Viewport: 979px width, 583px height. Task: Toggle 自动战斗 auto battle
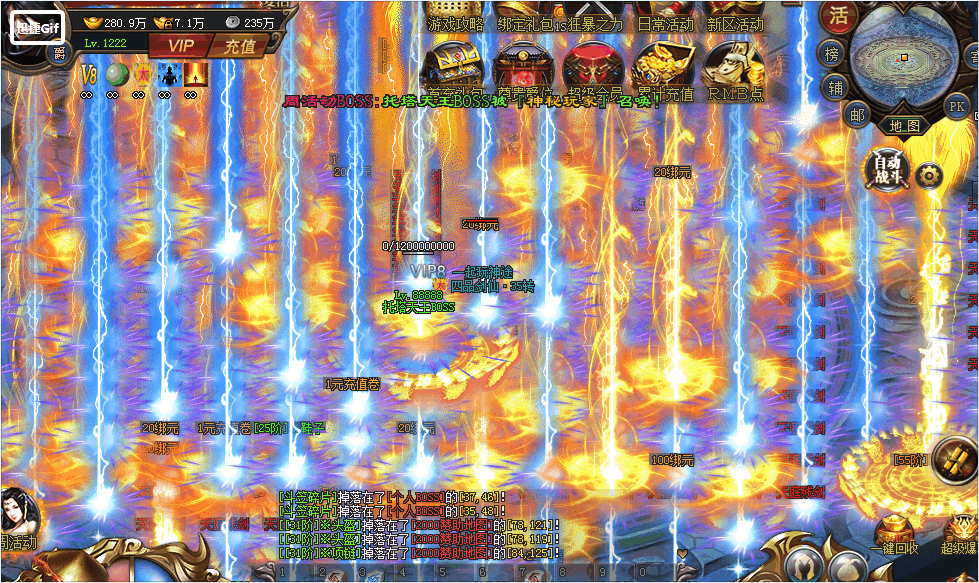pos(887,170)
